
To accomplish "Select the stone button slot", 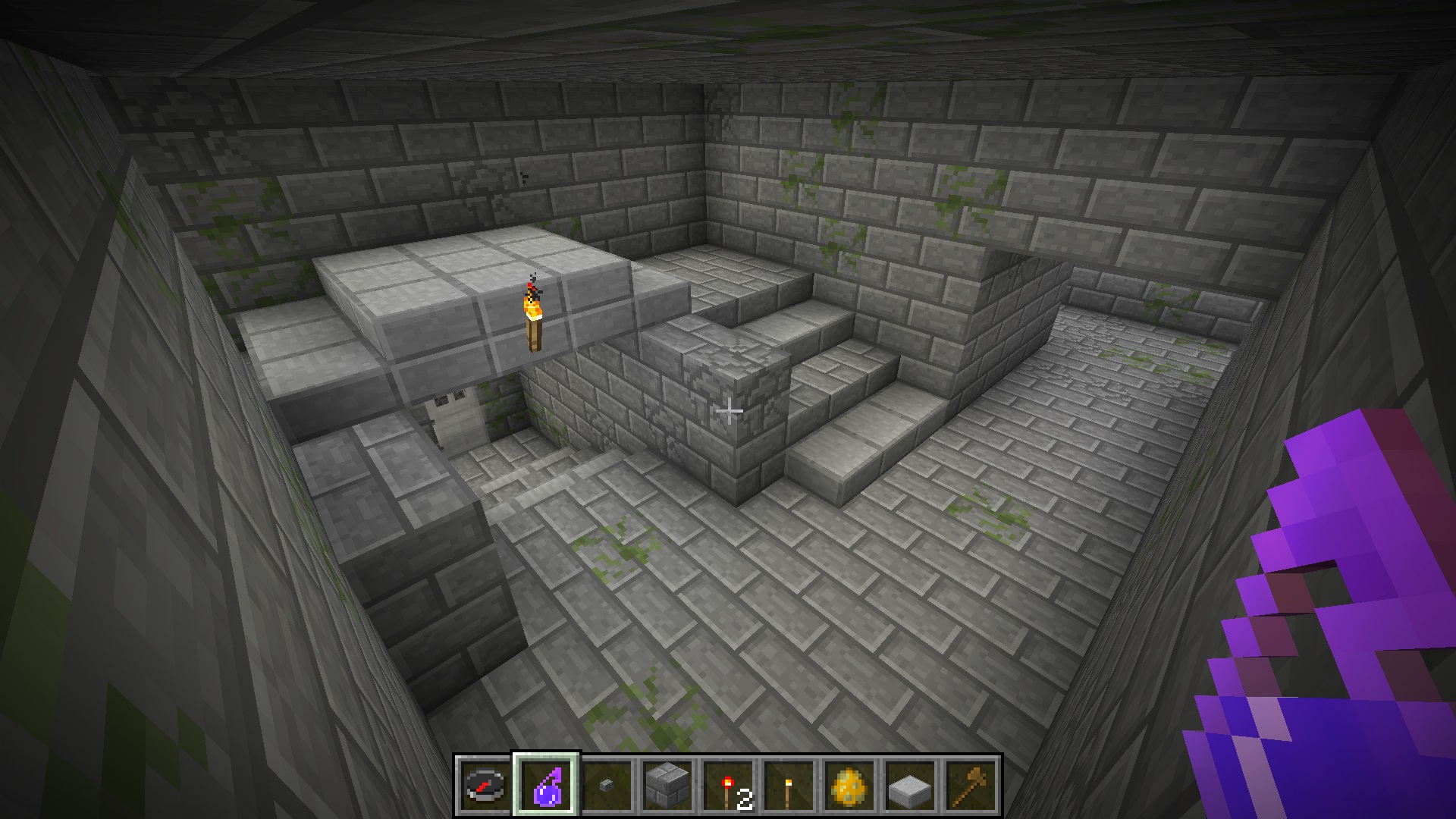I will (607, 786).
